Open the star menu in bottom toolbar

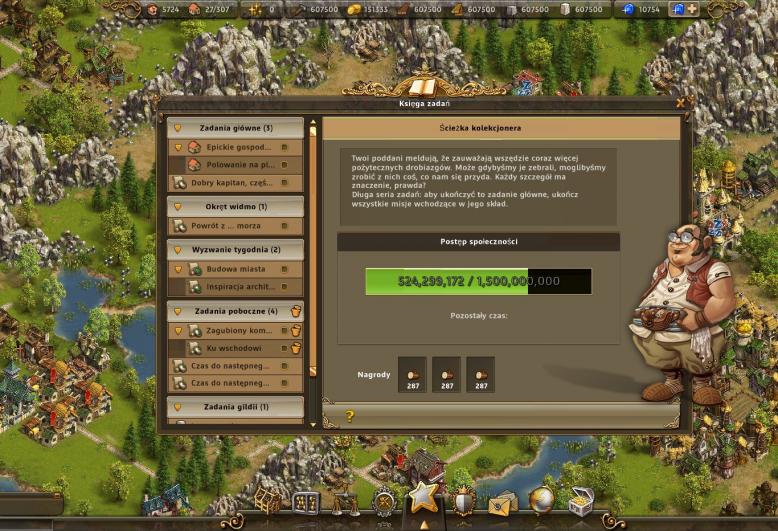pyautogui.click(x=423, y=496)
